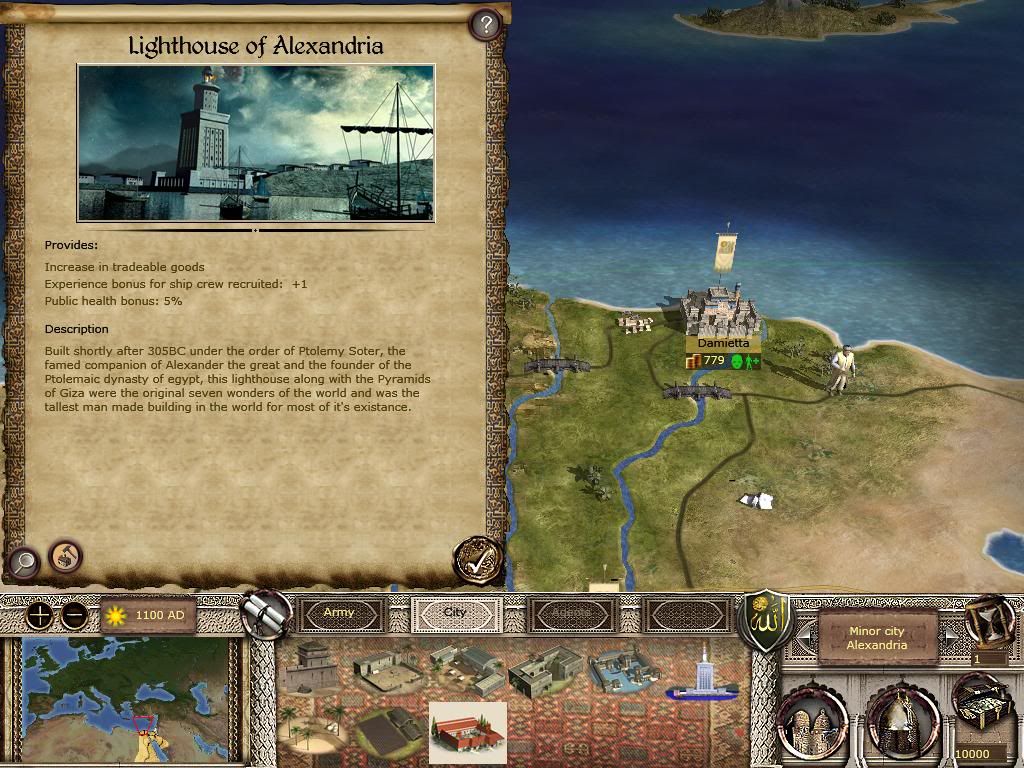This screenshot has width=1024, height=768.
Task: Select the harbour docks building icon
Action: click(x=623, y=670)
